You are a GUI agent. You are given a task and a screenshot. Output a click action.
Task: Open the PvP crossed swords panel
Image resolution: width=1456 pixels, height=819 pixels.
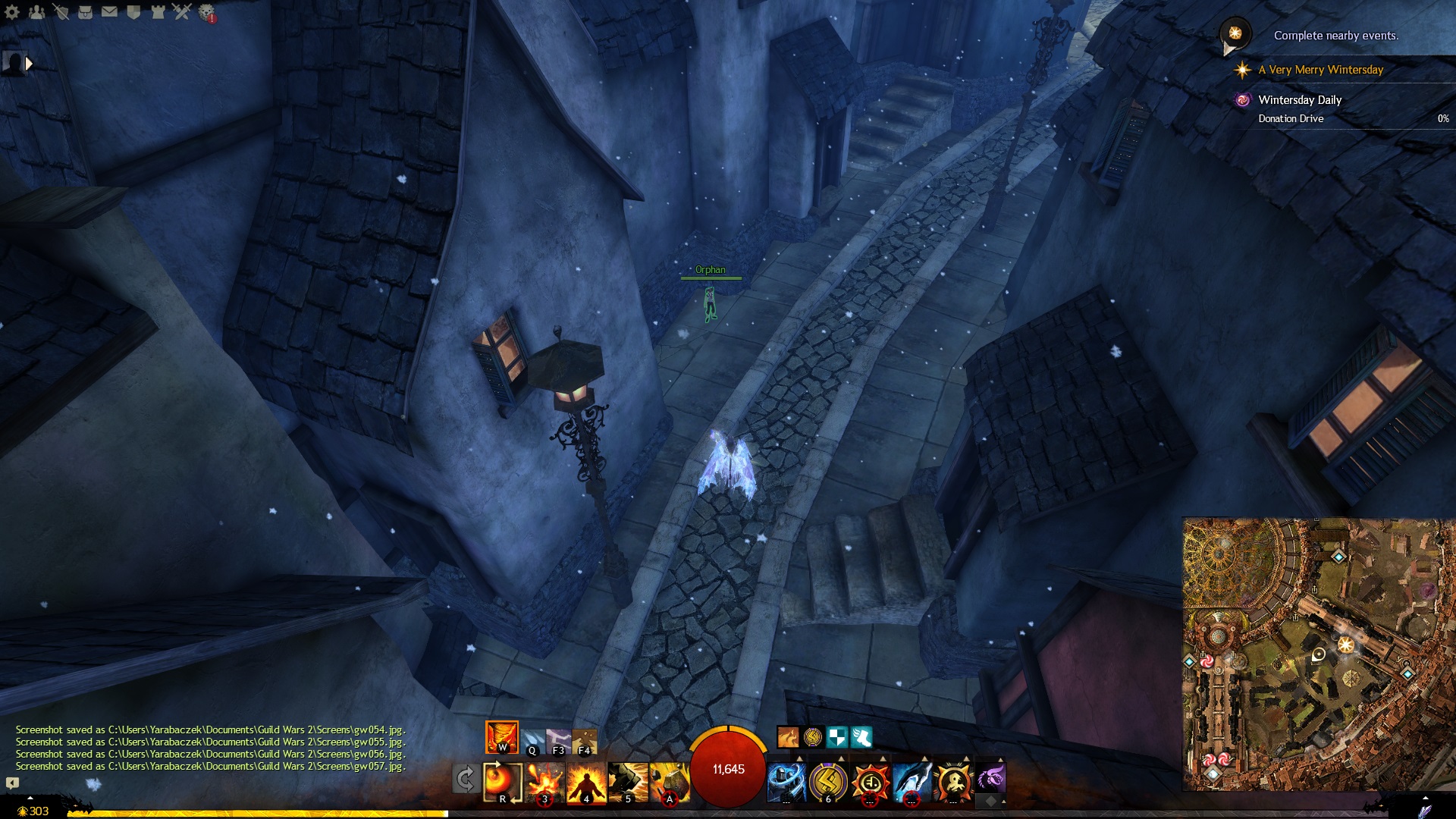coord(182,12)
